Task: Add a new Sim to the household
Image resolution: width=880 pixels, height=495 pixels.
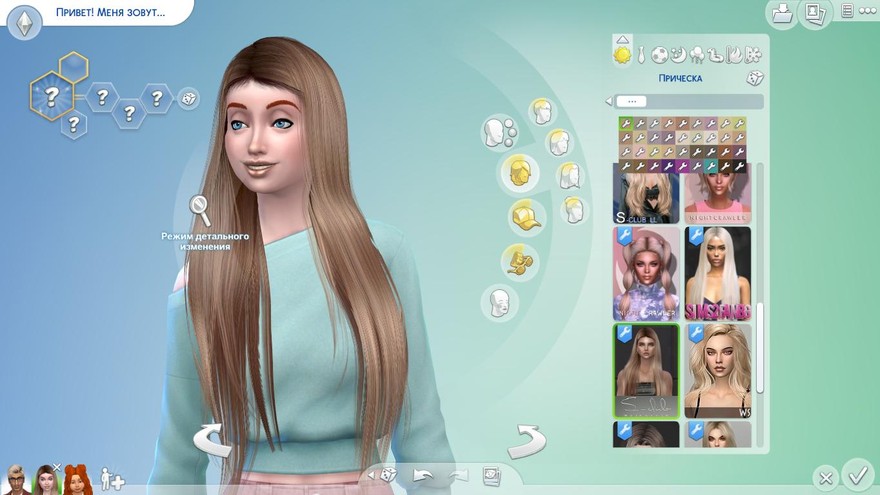Action: pos(112,480)
